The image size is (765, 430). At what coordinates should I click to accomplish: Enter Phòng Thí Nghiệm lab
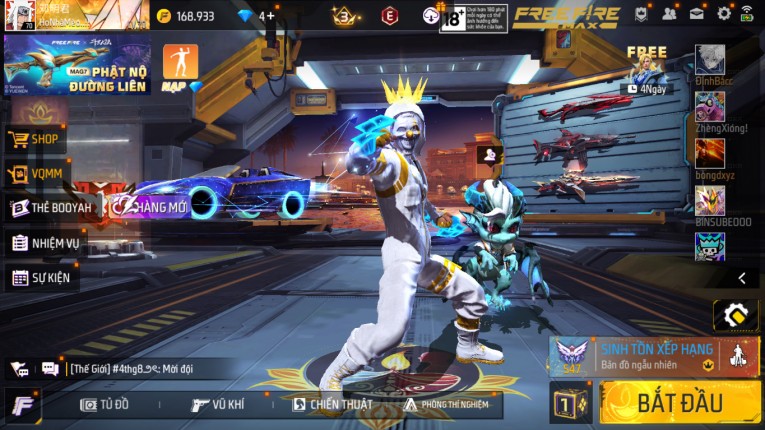click(x=446, y=404)
